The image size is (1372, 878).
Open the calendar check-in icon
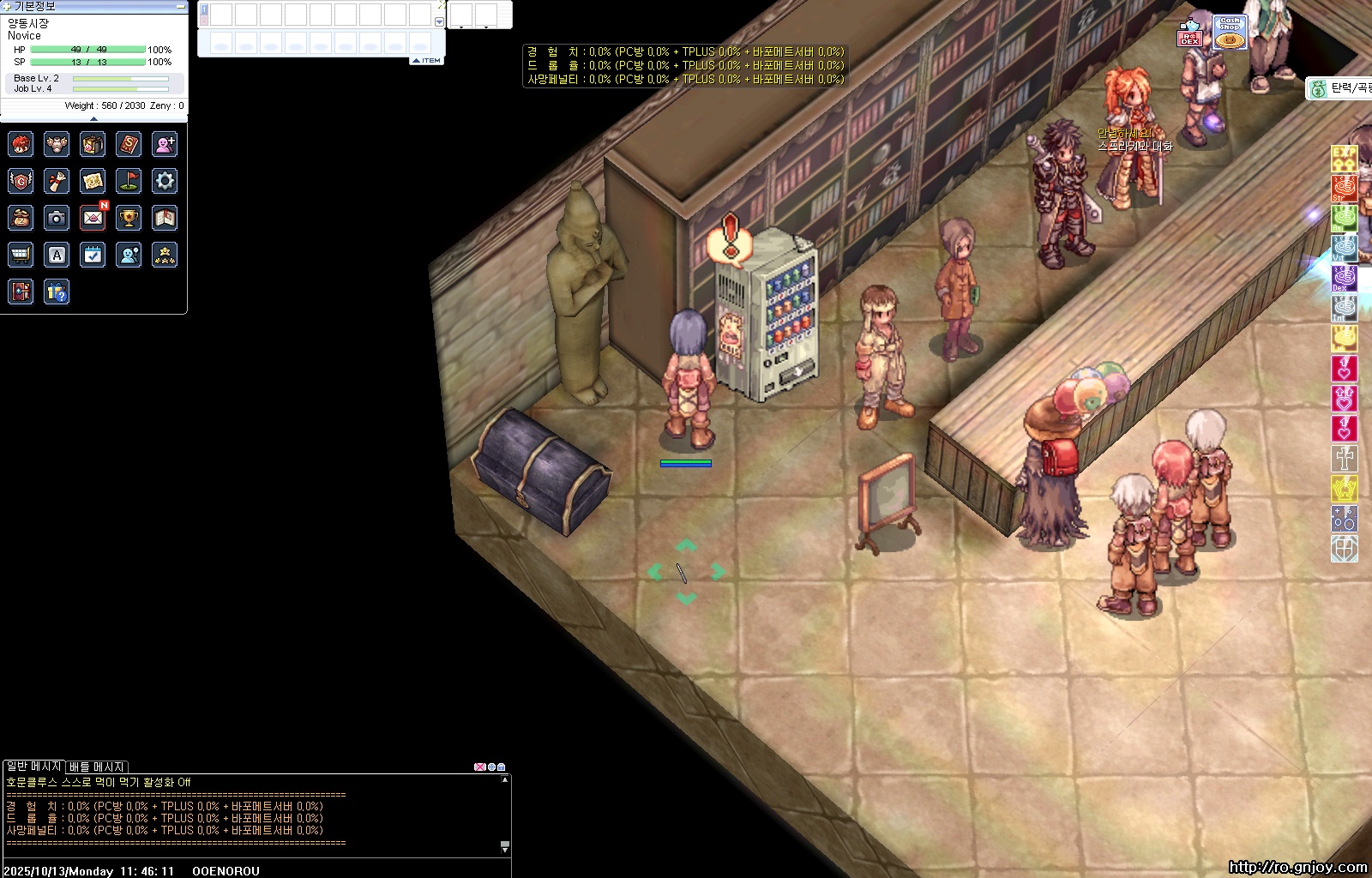(x=93, y=255)
